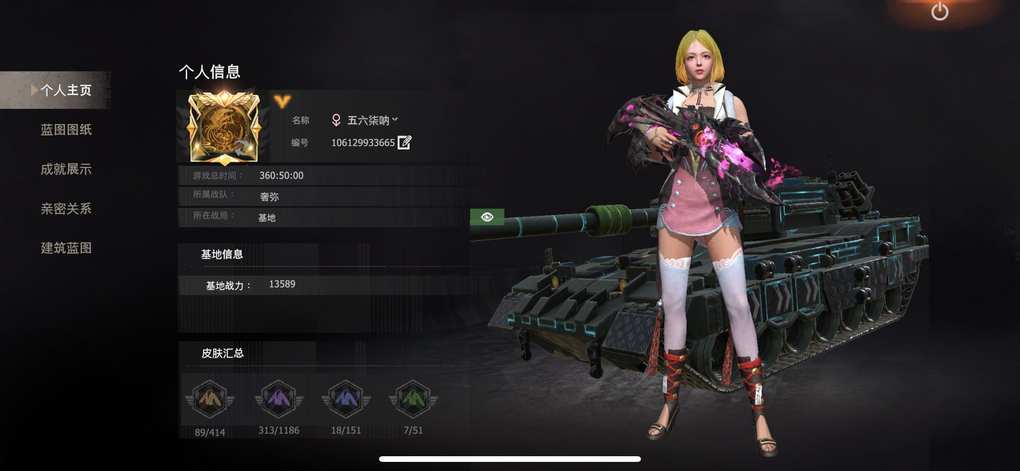Expand the 五六柒呐 name dropdown
The image size is (1020, 471).
coord(395,119)
